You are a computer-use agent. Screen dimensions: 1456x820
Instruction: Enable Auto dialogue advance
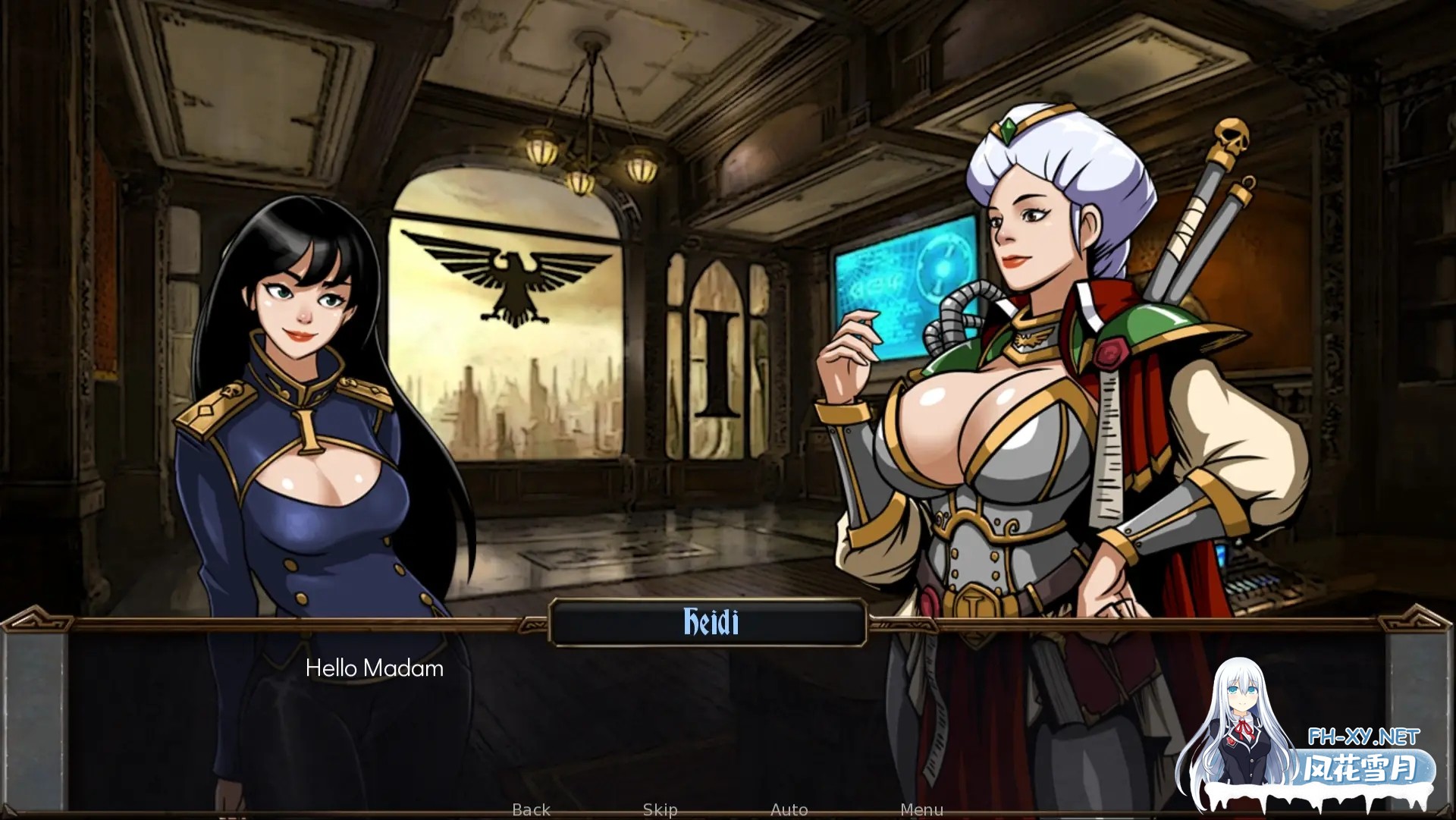click(x=789, y=809)
